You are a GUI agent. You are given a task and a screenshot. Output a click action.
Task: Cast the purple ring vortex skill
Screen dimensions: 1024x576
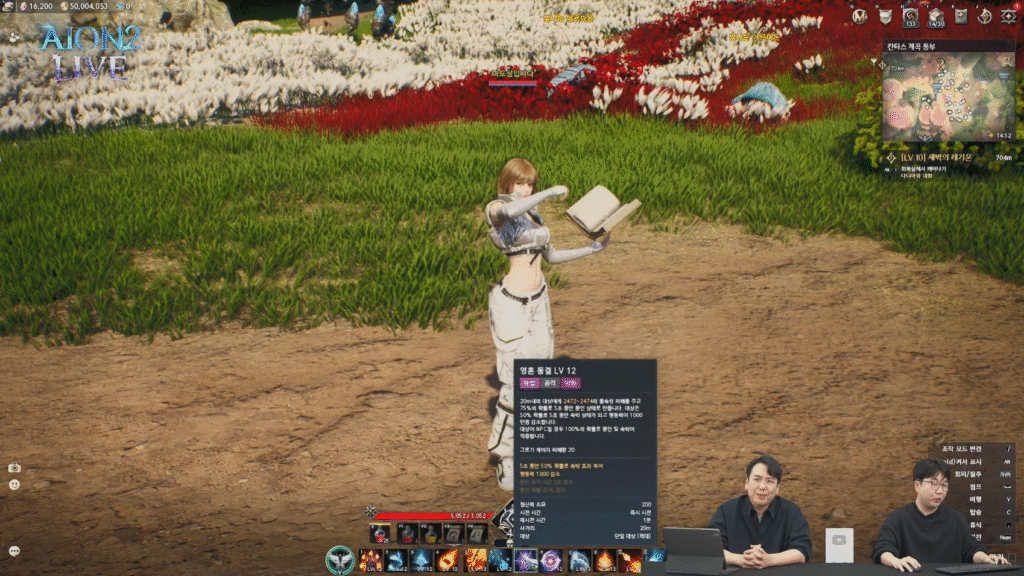pyautogui.click(x=551, y=560)
